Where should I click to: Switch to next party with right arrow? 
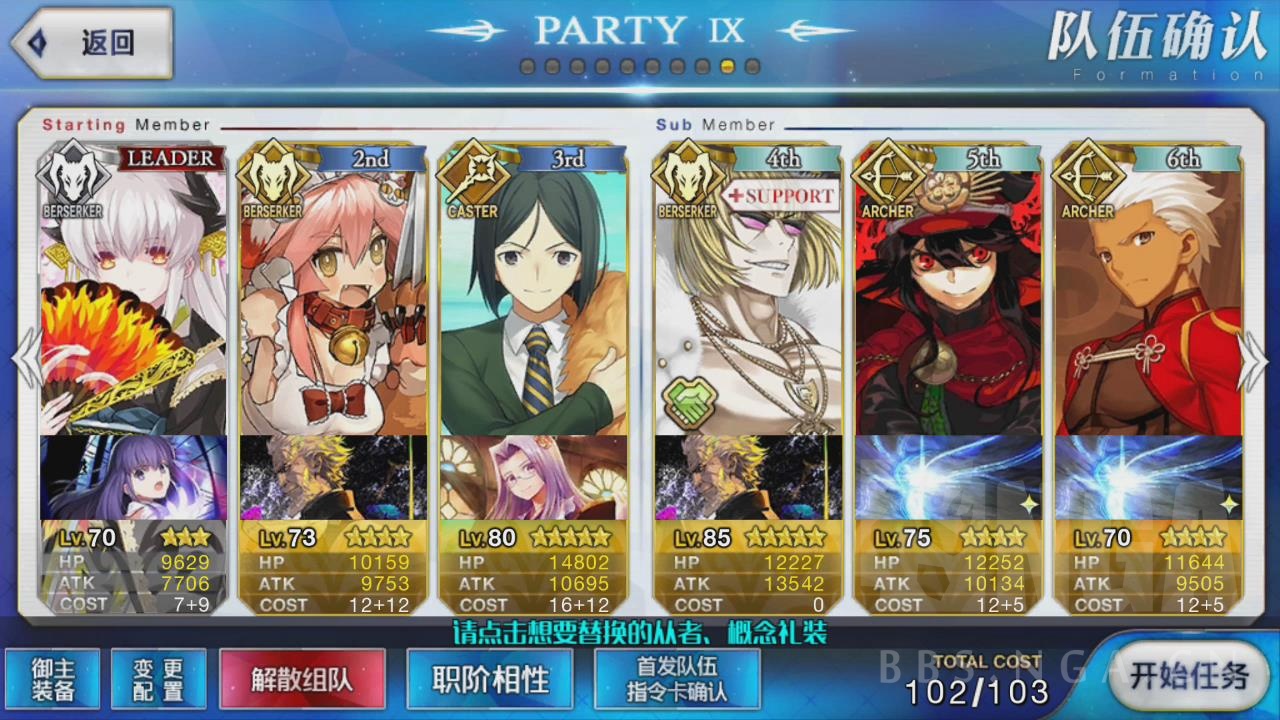[x=1254, y=358]
